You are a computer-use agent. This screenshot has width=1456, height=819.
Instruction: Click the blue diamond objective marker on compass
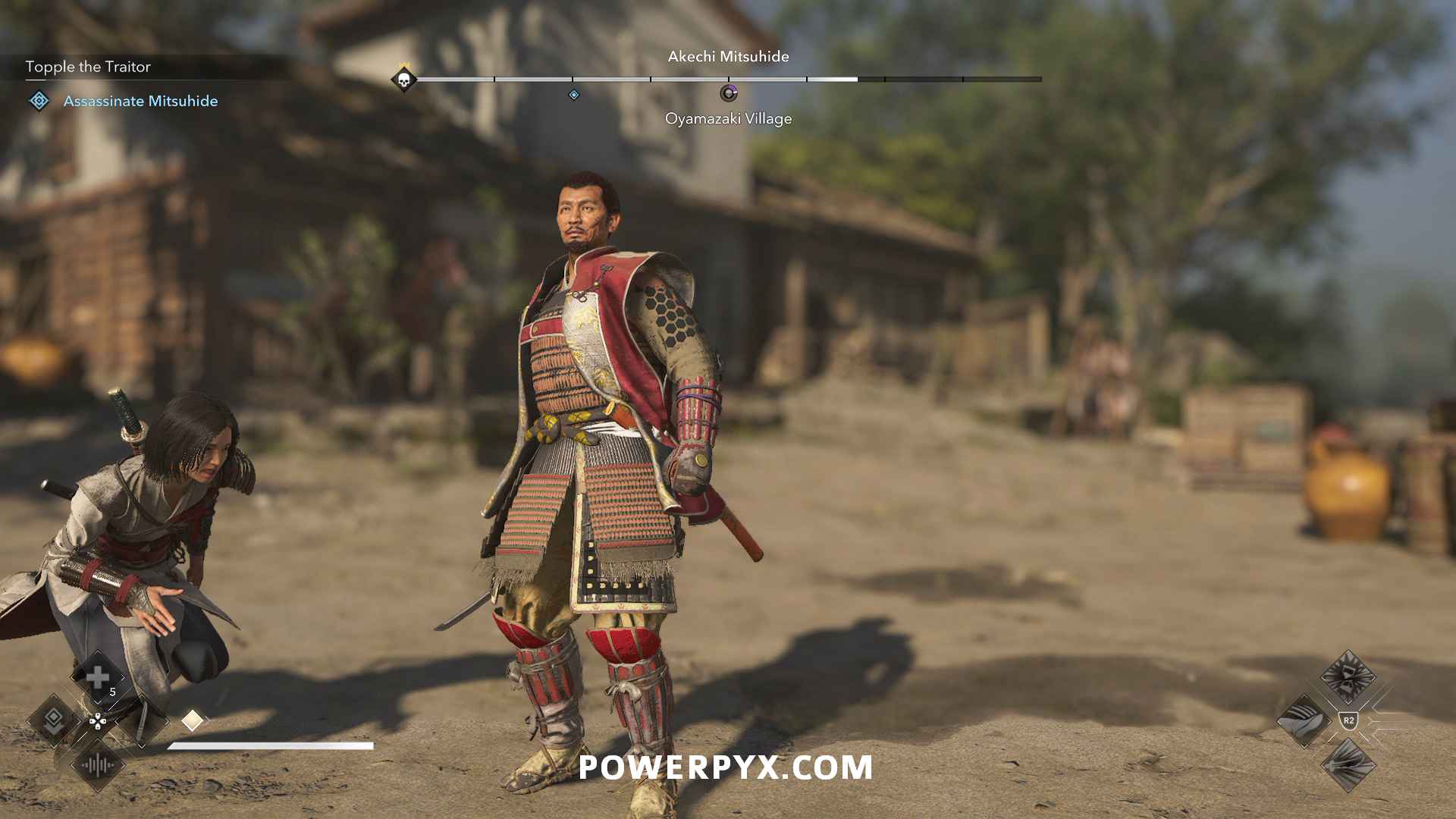click(x=573, y=95)
